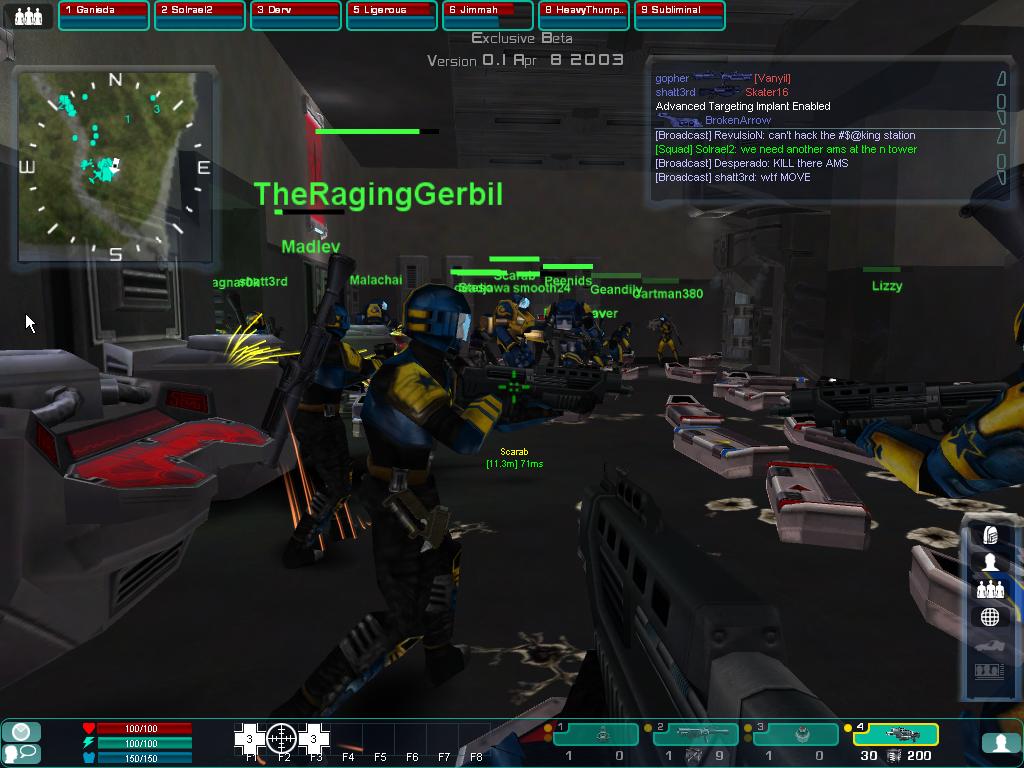Click the compass minimap

pyautogui.click(x=114, y=165)
